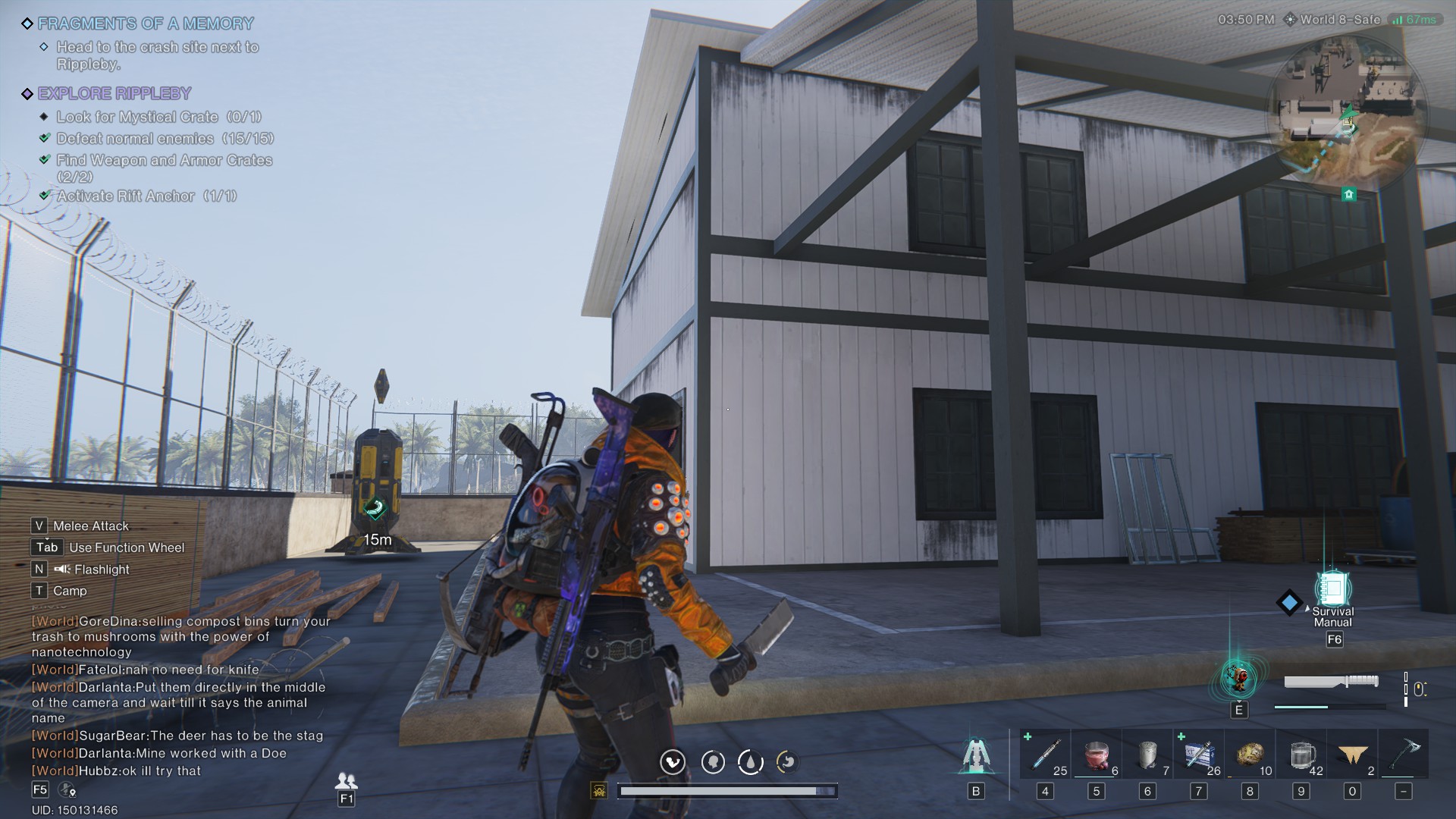The width and height of the screenshot is (1456, 819).
Task: Eat the potato in hotbar slot 8
Action: (1250, 755)
